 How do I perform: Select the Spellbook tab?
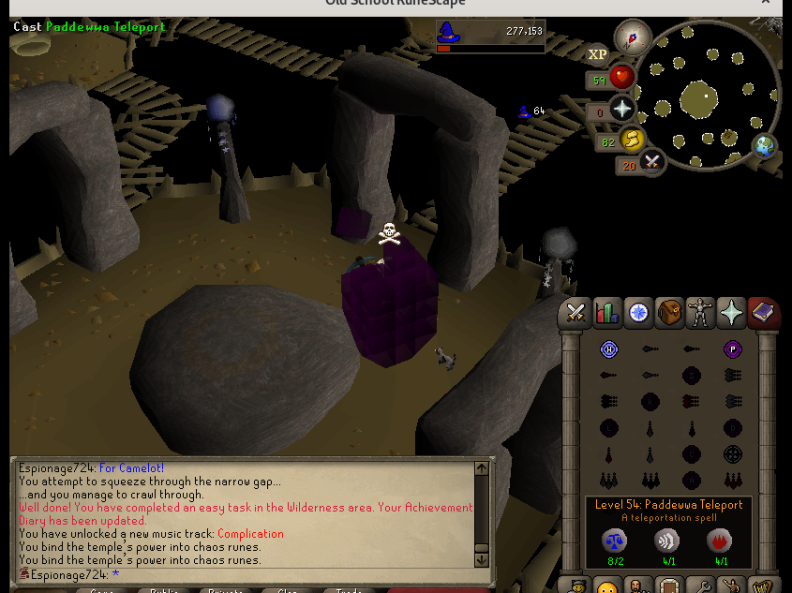point(763,314)
